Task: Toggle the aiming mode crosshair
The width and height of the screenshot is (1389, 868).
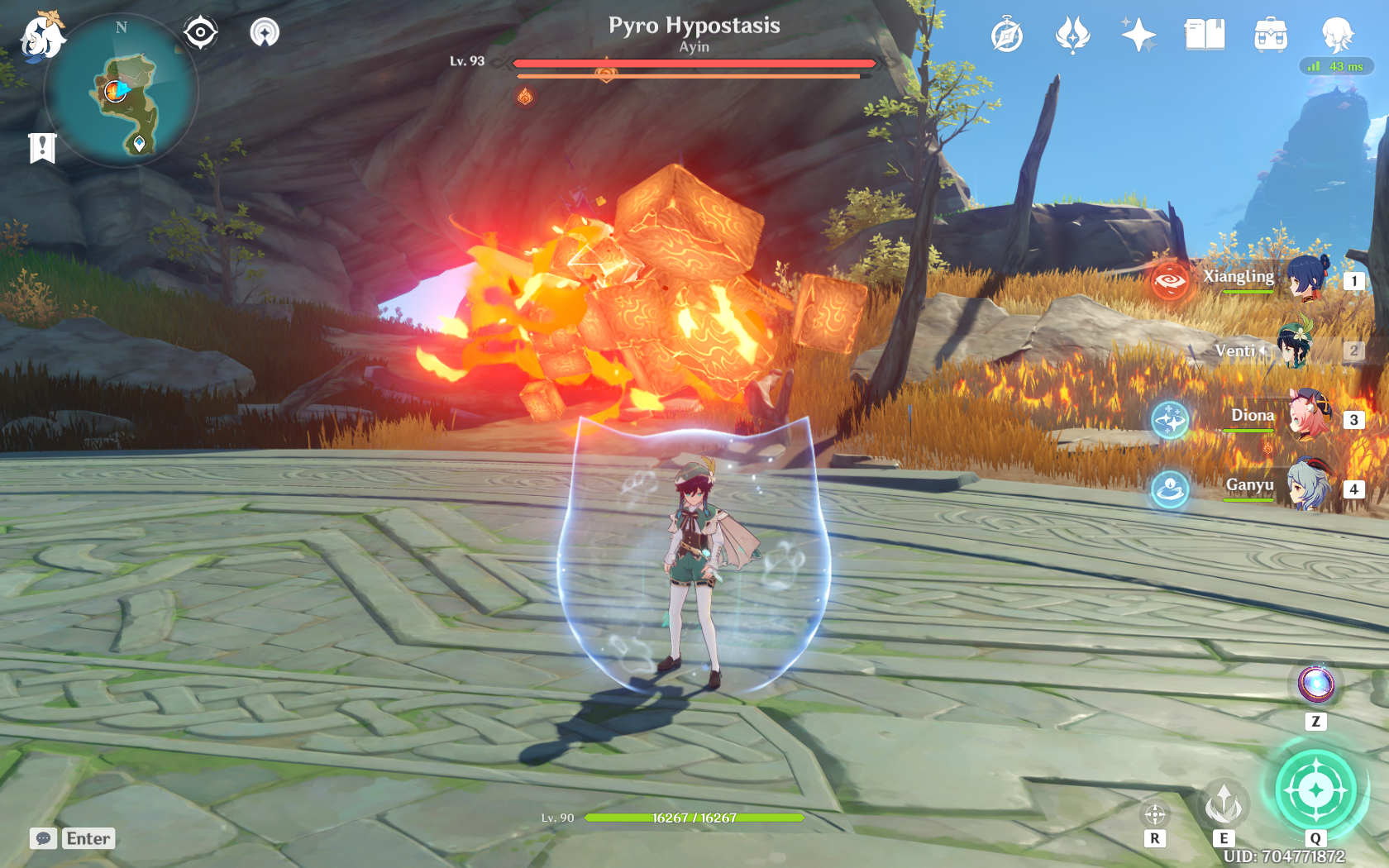Action: (1155, 815)
